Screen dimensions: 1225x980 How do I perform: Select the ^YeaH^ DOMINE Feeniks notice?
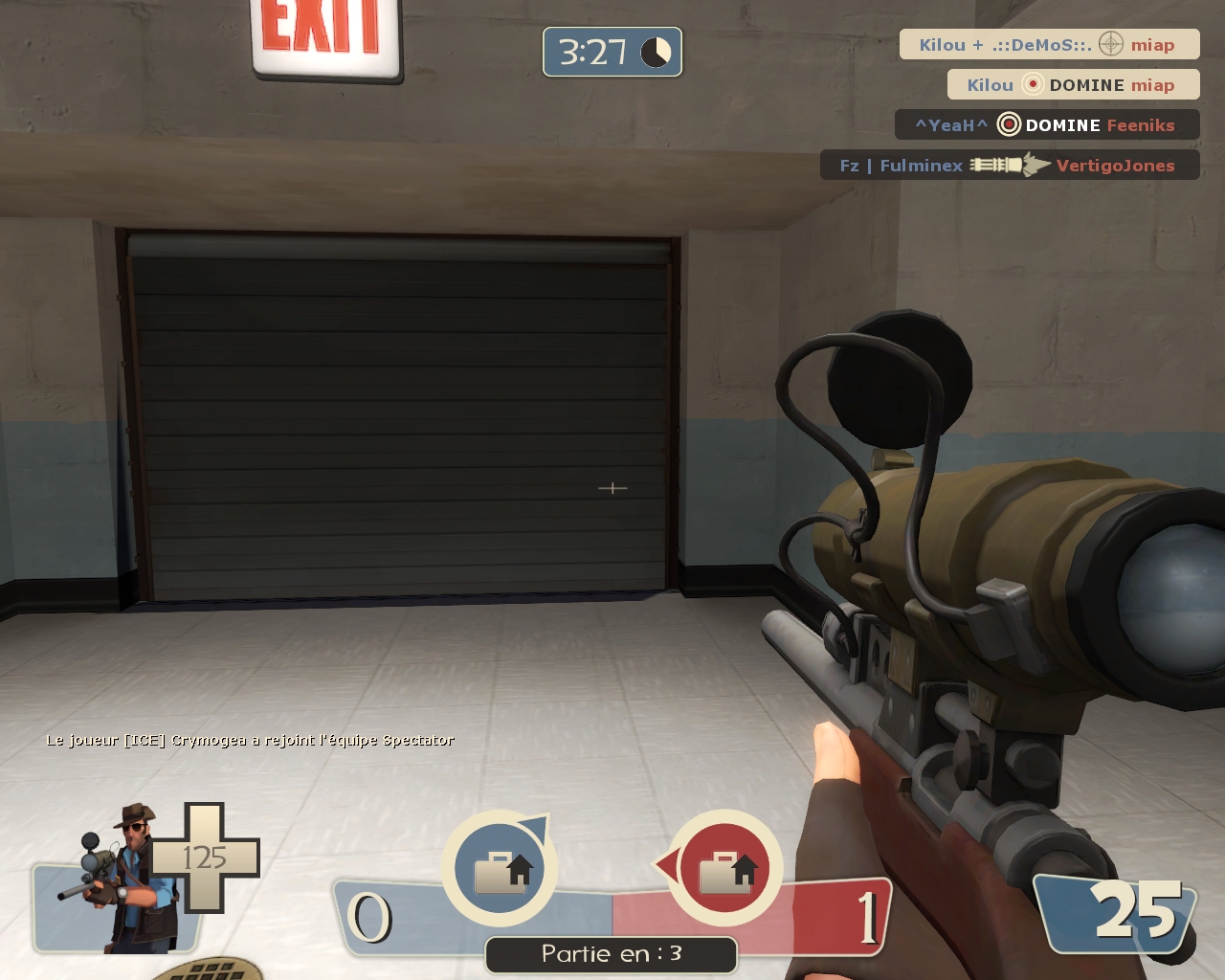(1046, 125)
